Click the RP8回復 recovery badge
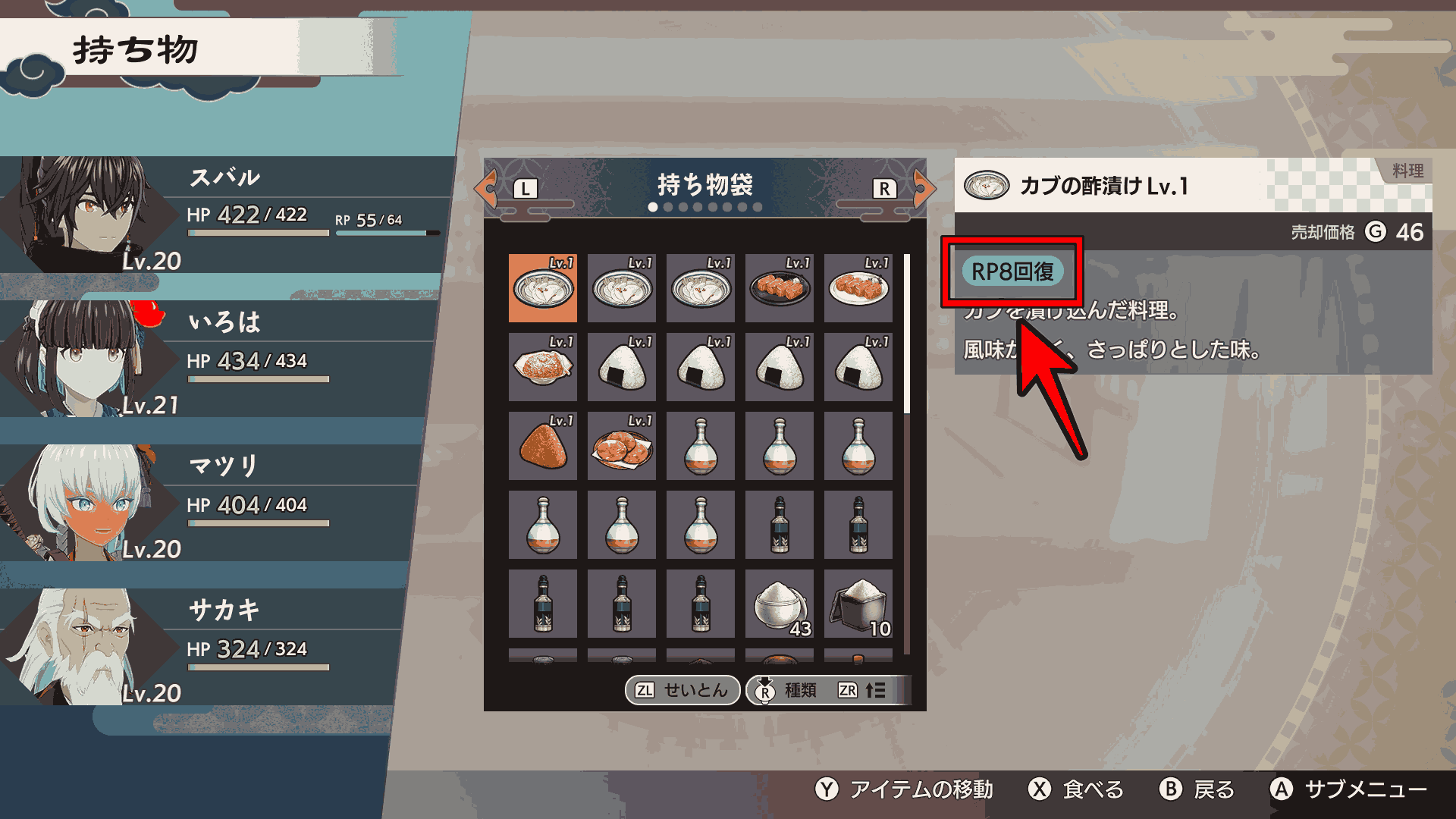This screenshot has height=819, width=1456. pos(1013,269)
